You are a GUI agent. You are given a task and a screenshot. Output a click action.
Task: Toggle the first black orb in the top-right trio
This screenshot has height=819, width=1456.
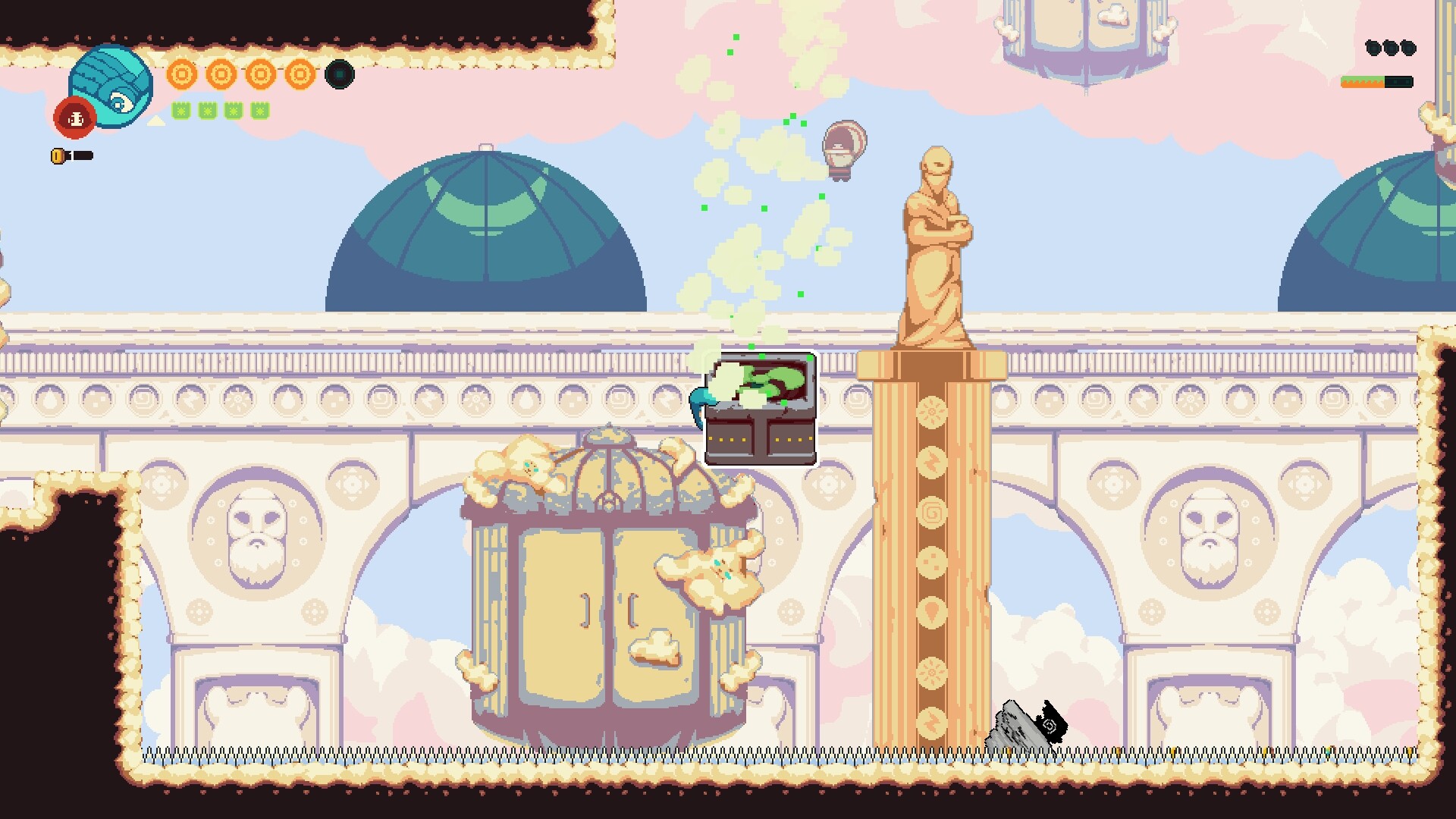pyautogui.click(x=1372, y=48)
